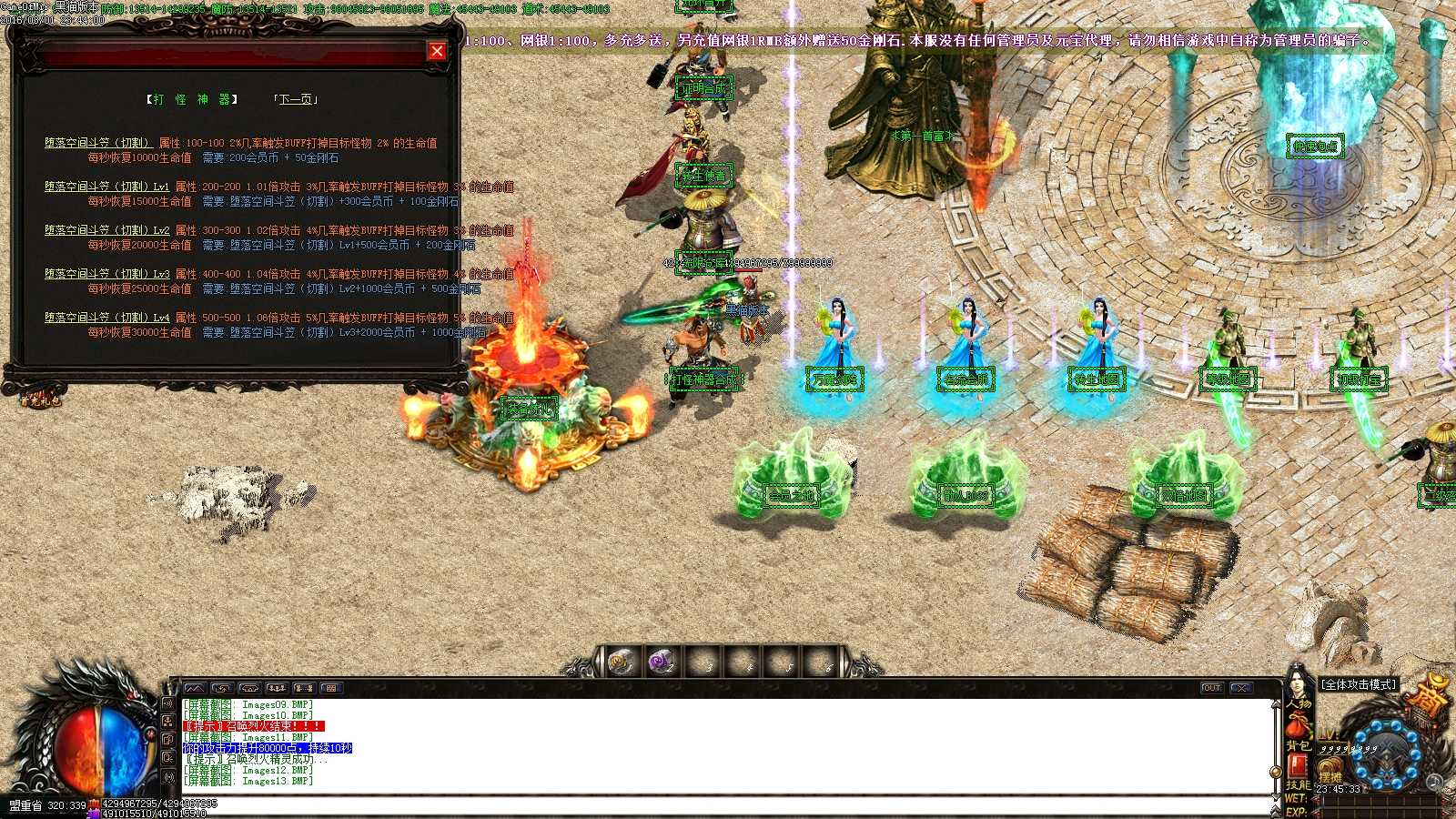Click the music note icon beside the clock

click(1433, 781)
